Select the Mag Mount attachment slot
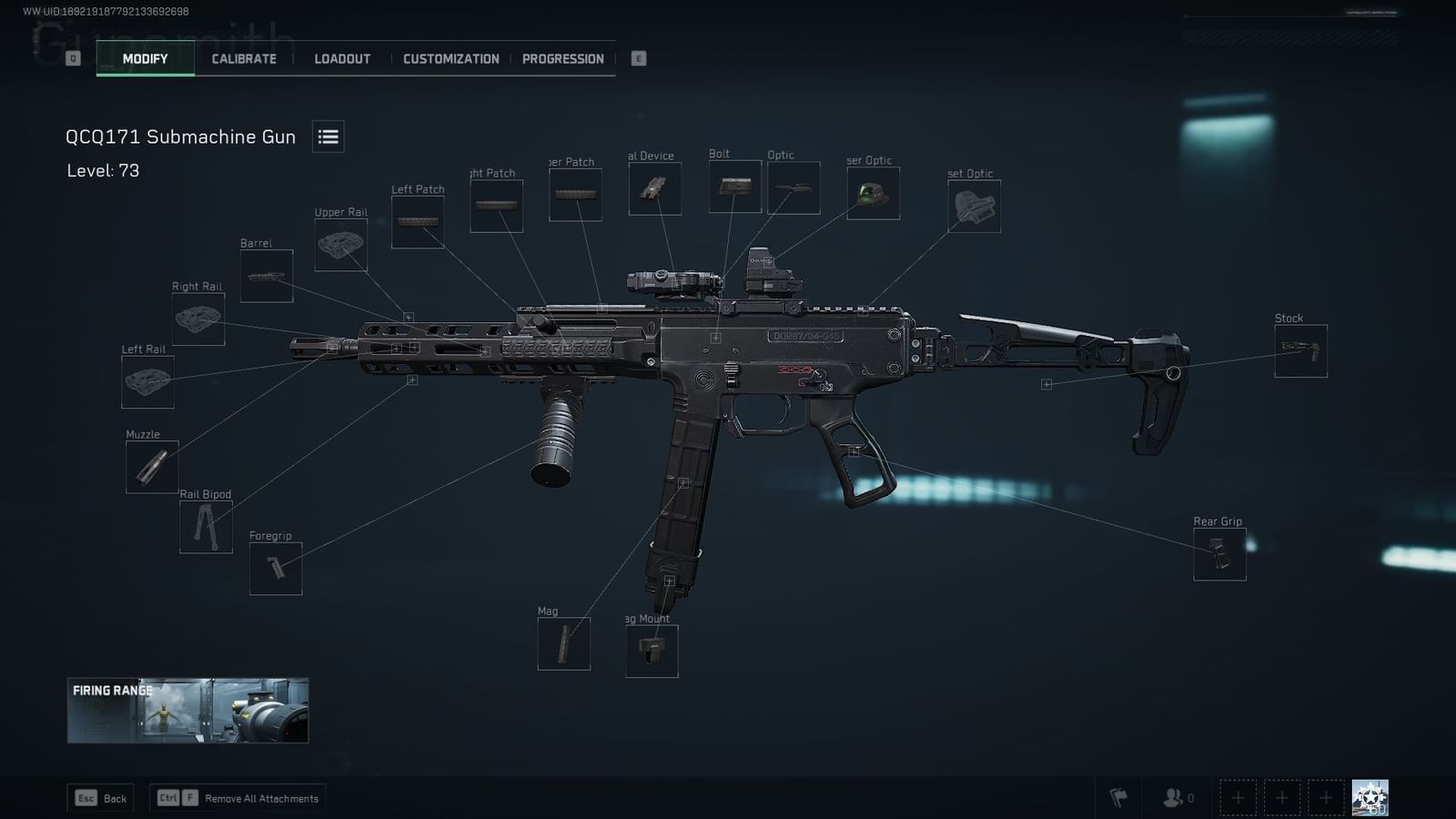 point(652,652)
